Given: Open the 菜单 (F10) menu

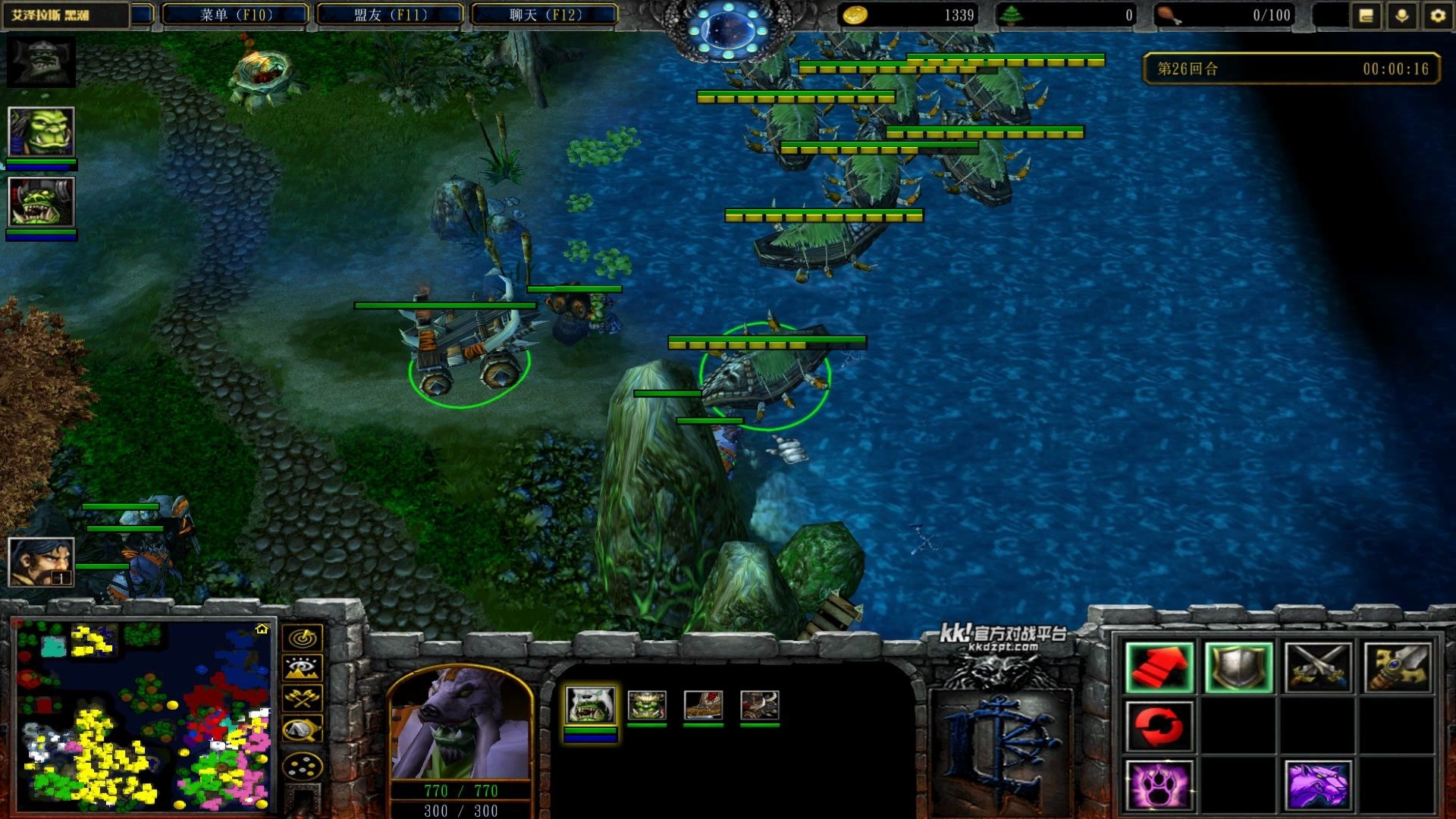Looking at the screenshot, I should click(235, 14).
